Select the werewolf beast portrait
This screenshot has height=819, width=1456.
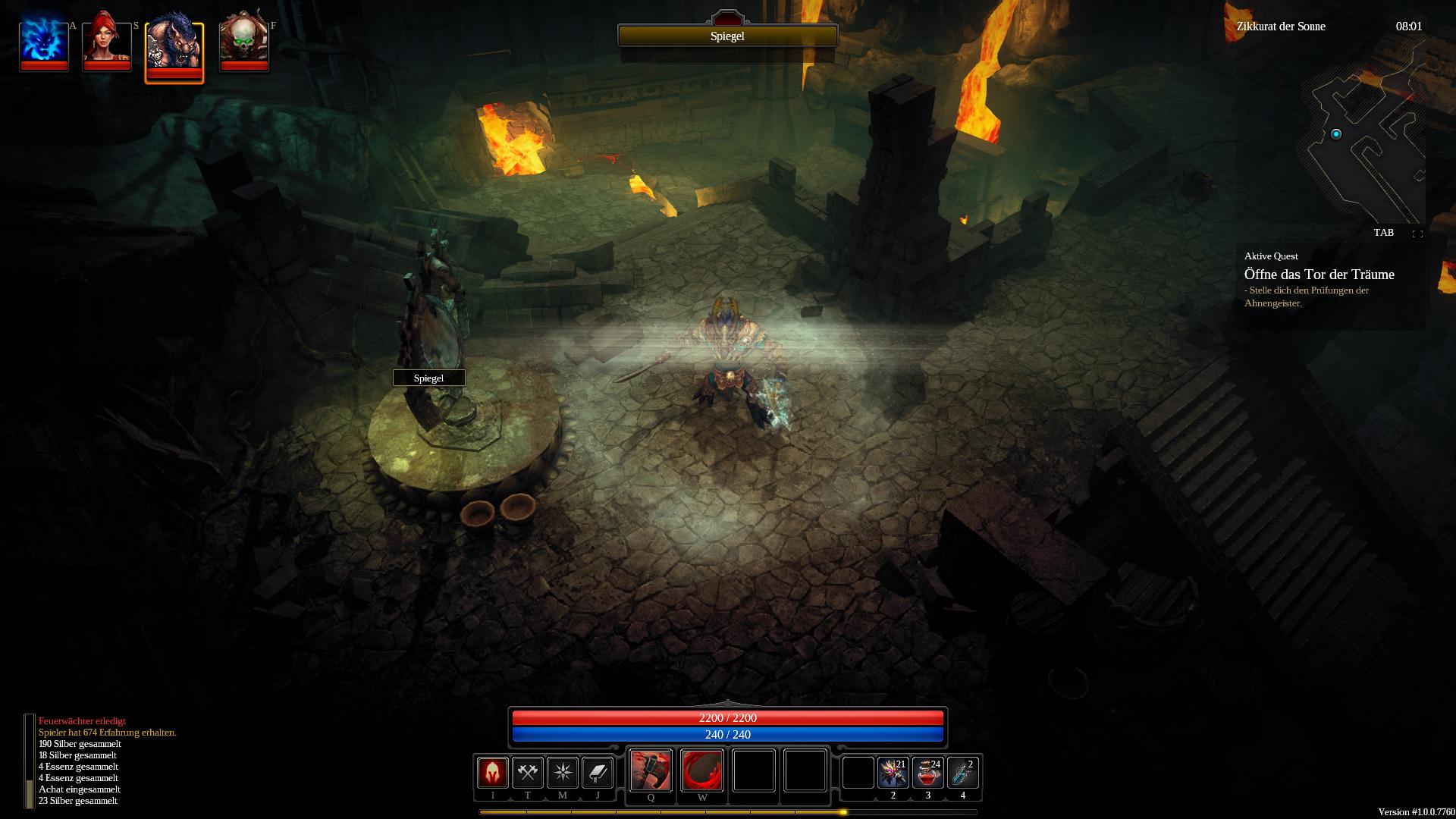click(174, 47)
